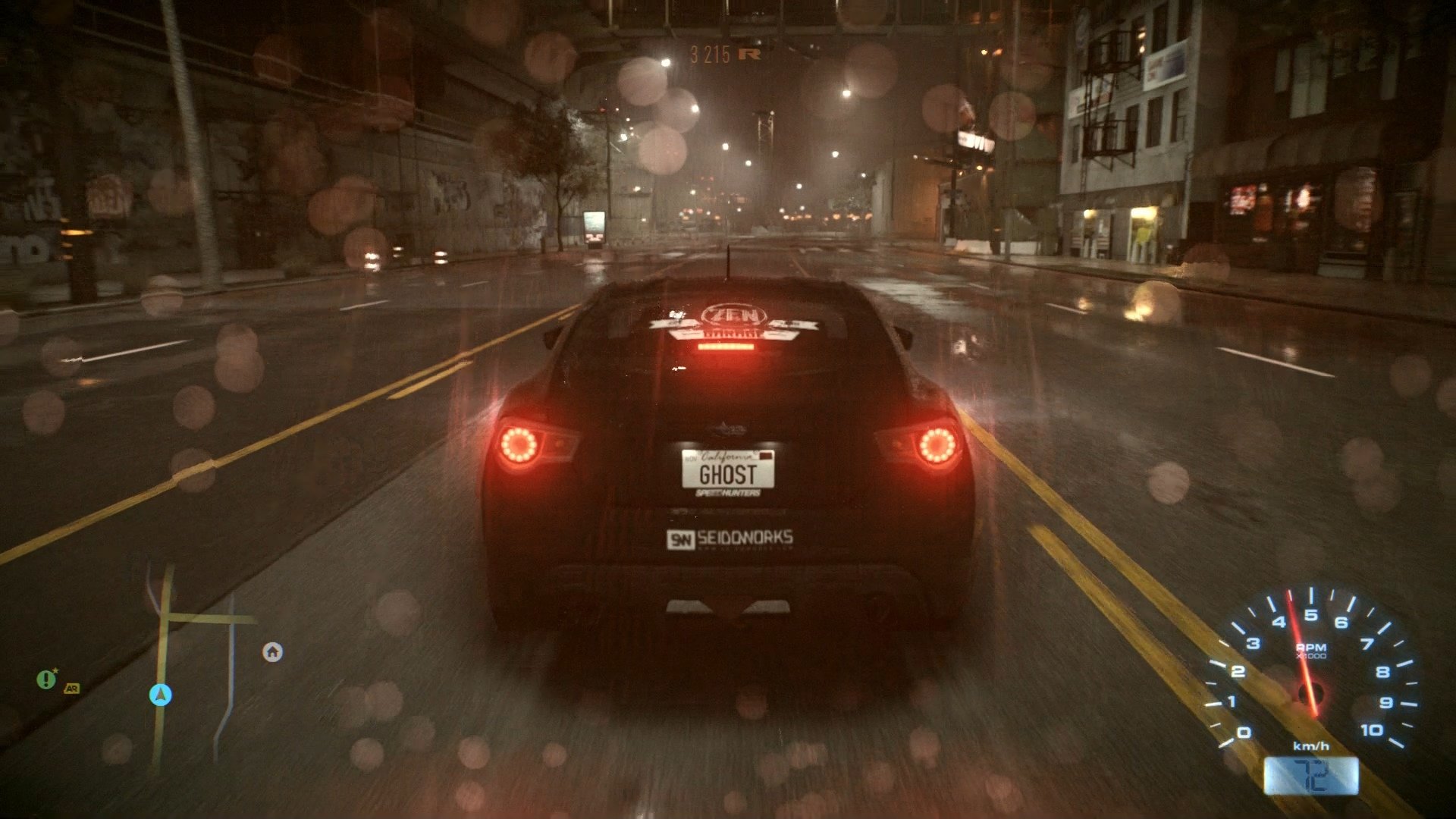Select the blue player arrow on minimap
Image resolution: width=1456 pixels, height=819 pixels.
coord(160,695)
